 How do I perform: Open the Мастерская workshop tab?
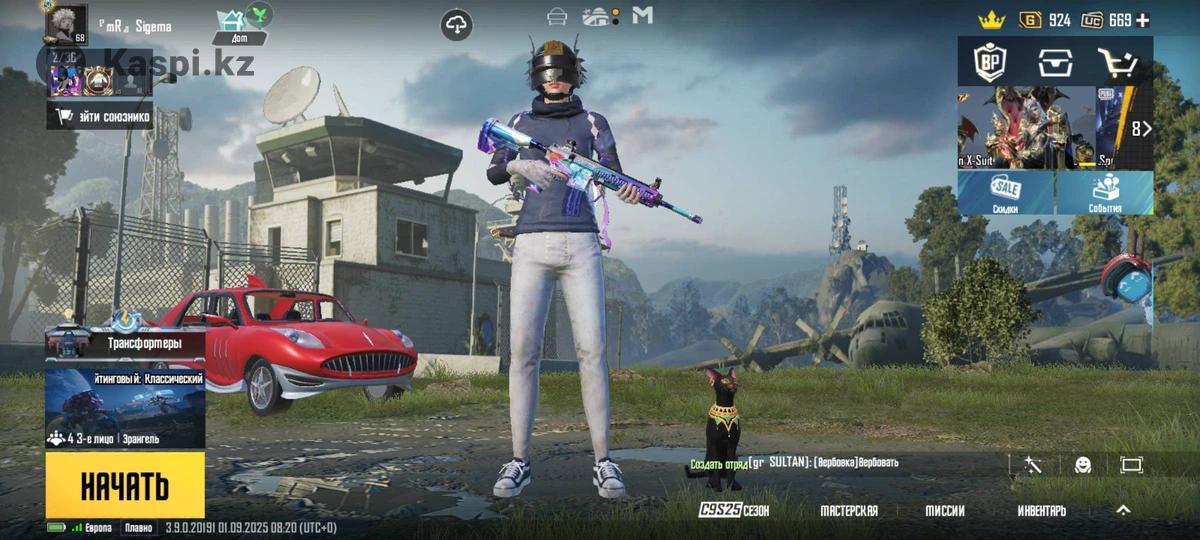point(849,510)
